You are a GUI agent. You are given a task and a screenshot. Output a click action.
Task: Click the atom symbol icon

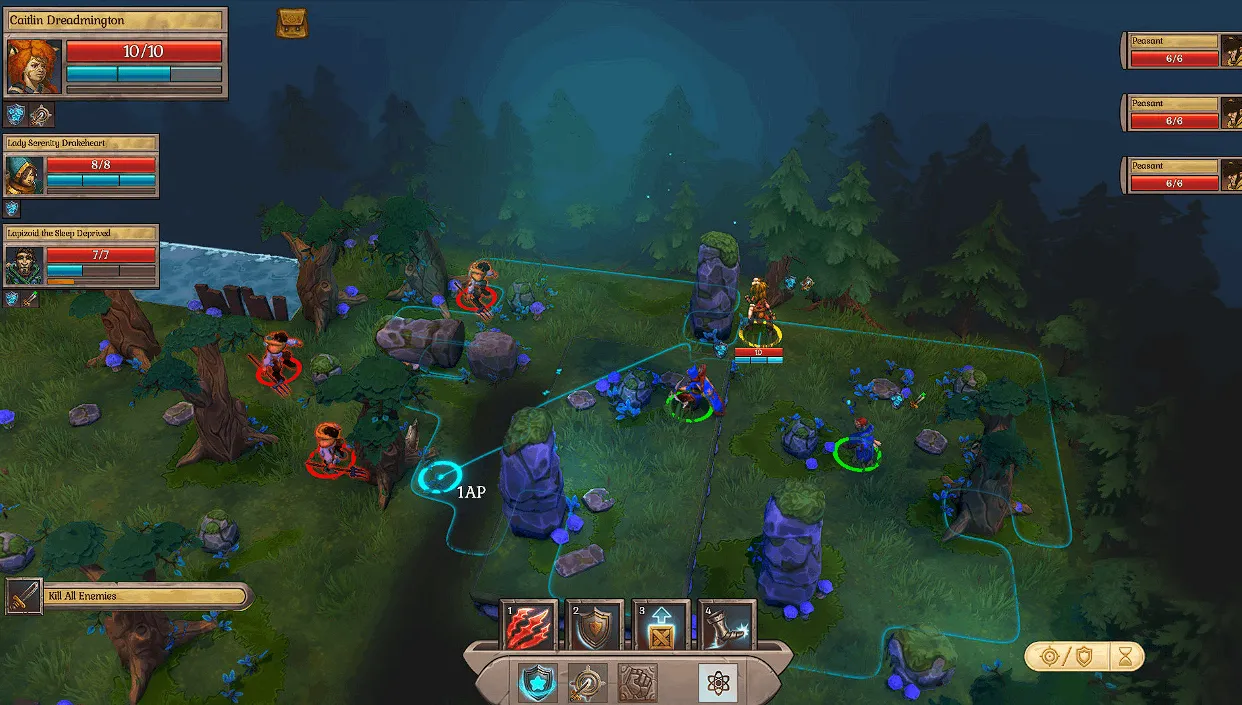tap(717, 683)
